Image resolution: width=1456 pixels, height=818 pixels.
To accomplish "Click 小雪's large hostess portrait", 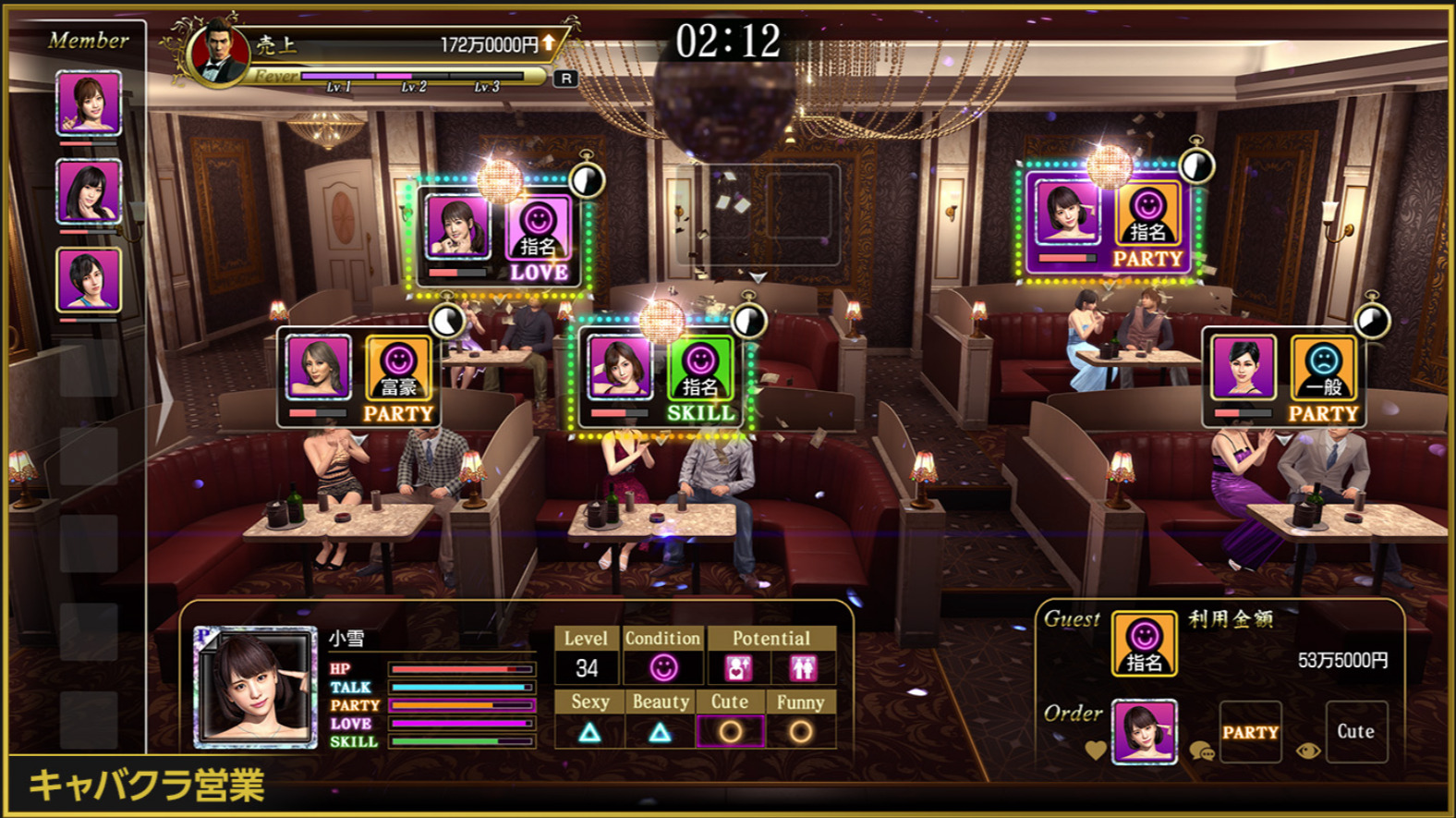I will [255, 687].
